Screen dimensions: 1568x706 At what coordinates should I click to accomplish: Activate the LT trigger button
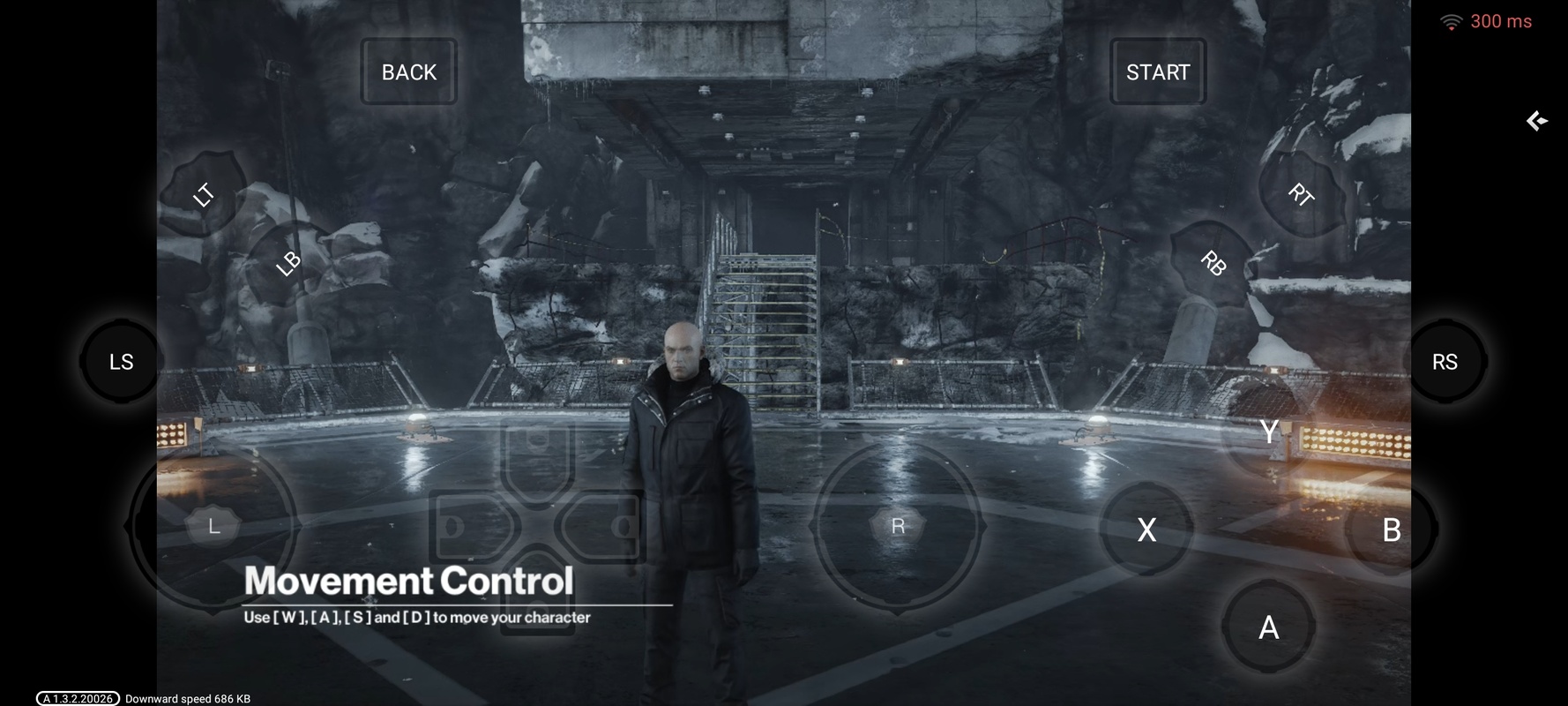coord(204,194)
